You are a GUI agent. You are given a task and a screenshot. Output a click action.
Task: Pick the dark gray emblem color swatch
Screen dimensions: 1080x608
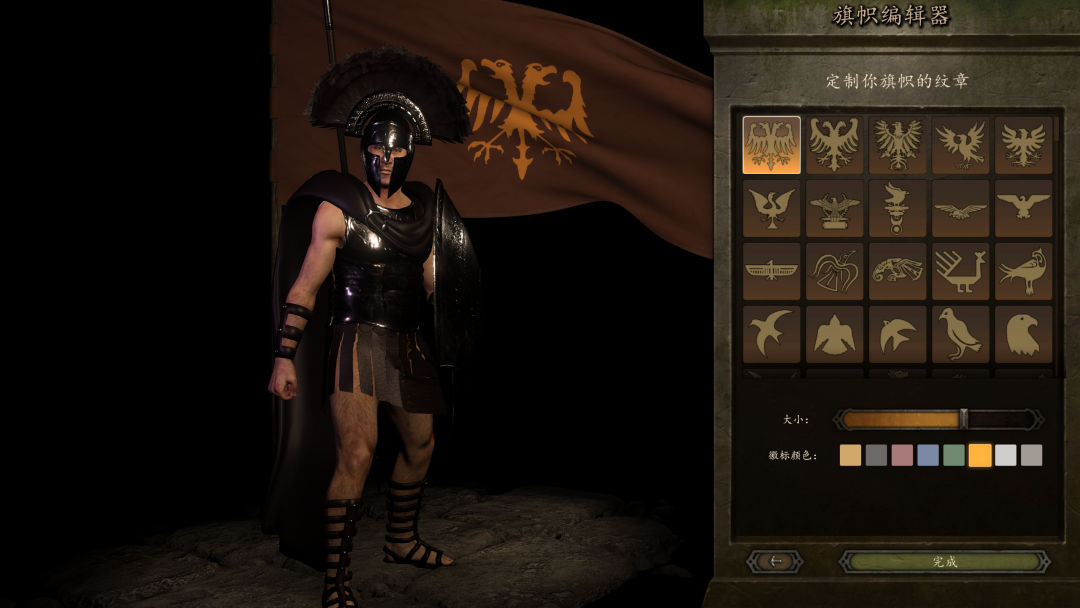tap(876, 455)
